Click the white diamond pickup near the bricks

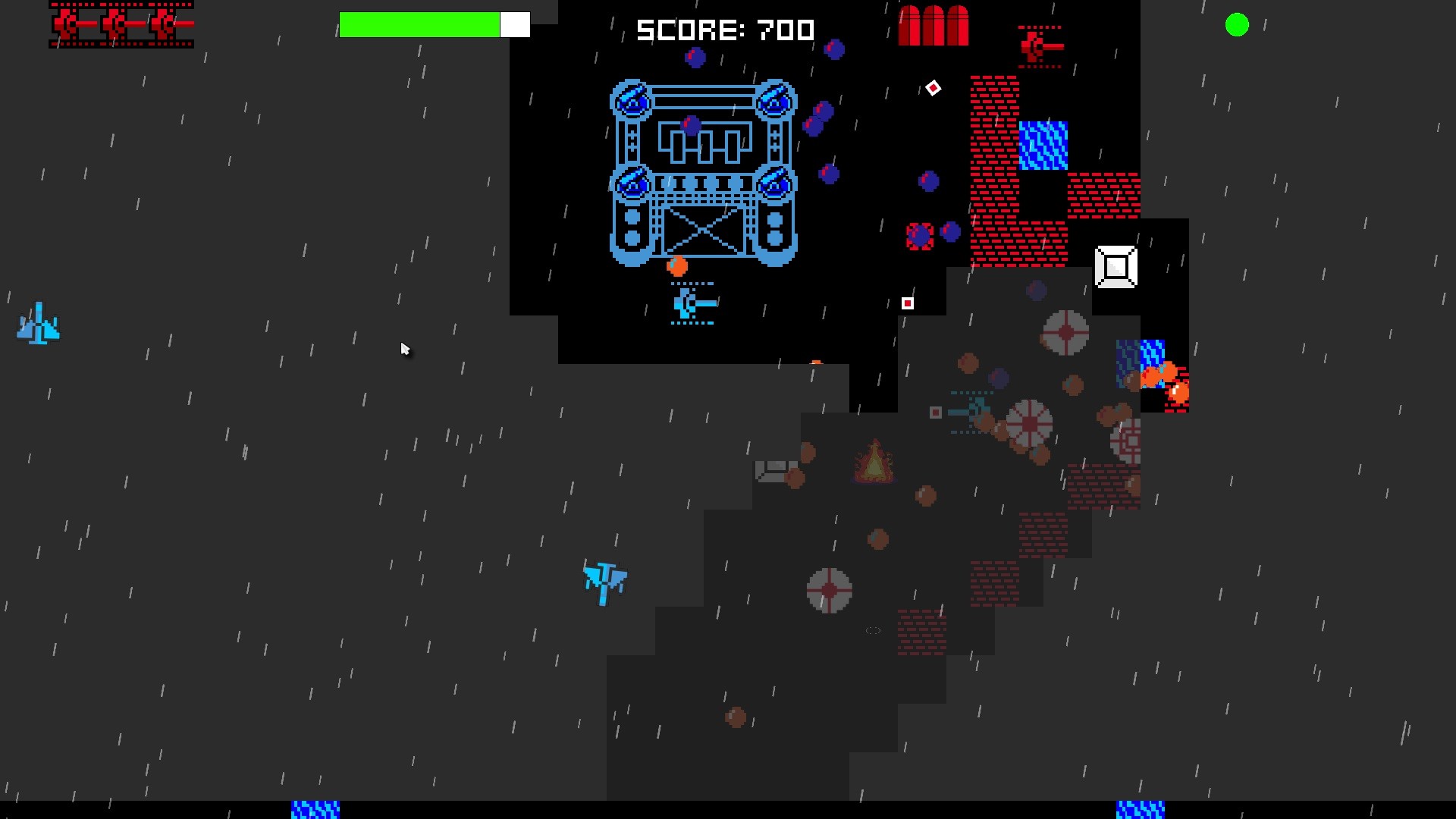point(933,88)
